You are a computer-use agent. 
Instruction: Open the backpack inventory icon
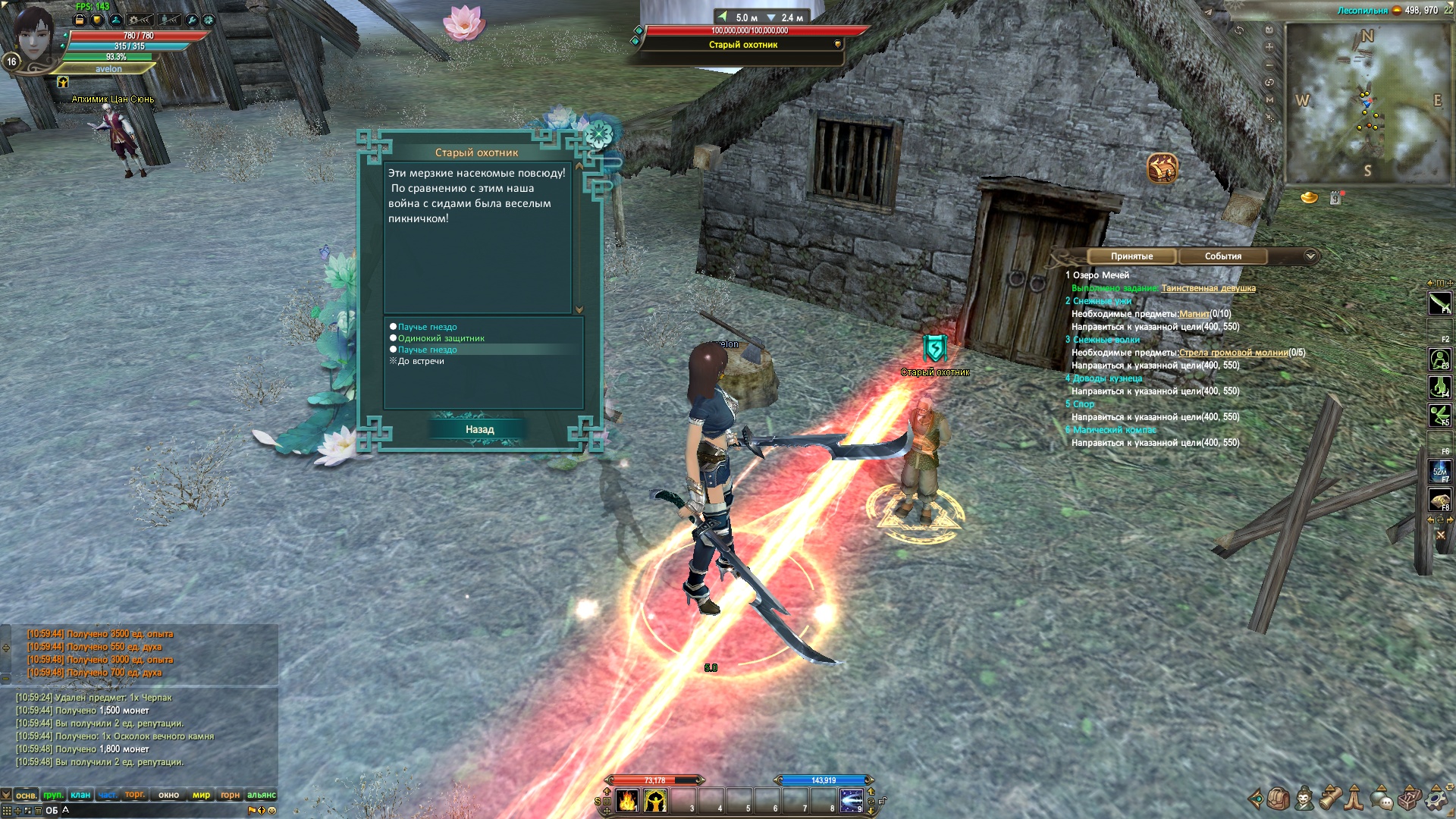point(1278,799)
